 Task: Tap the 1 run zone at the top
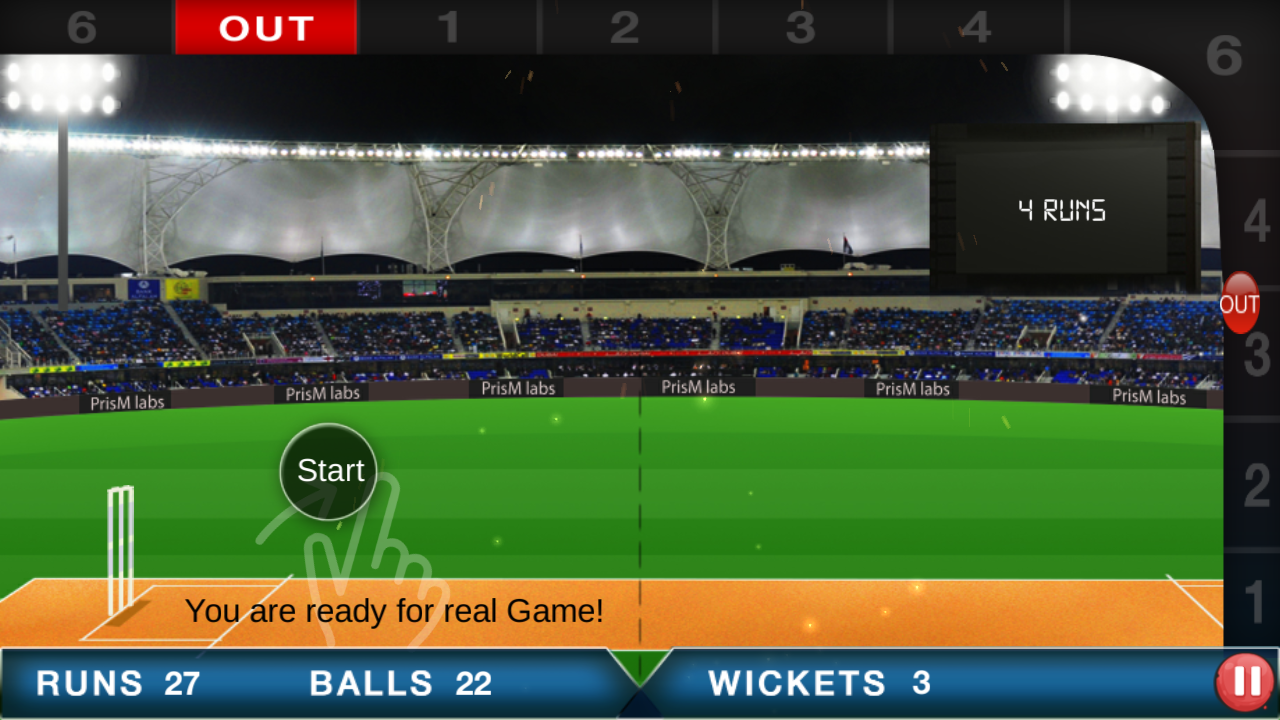tap(449, 27)
